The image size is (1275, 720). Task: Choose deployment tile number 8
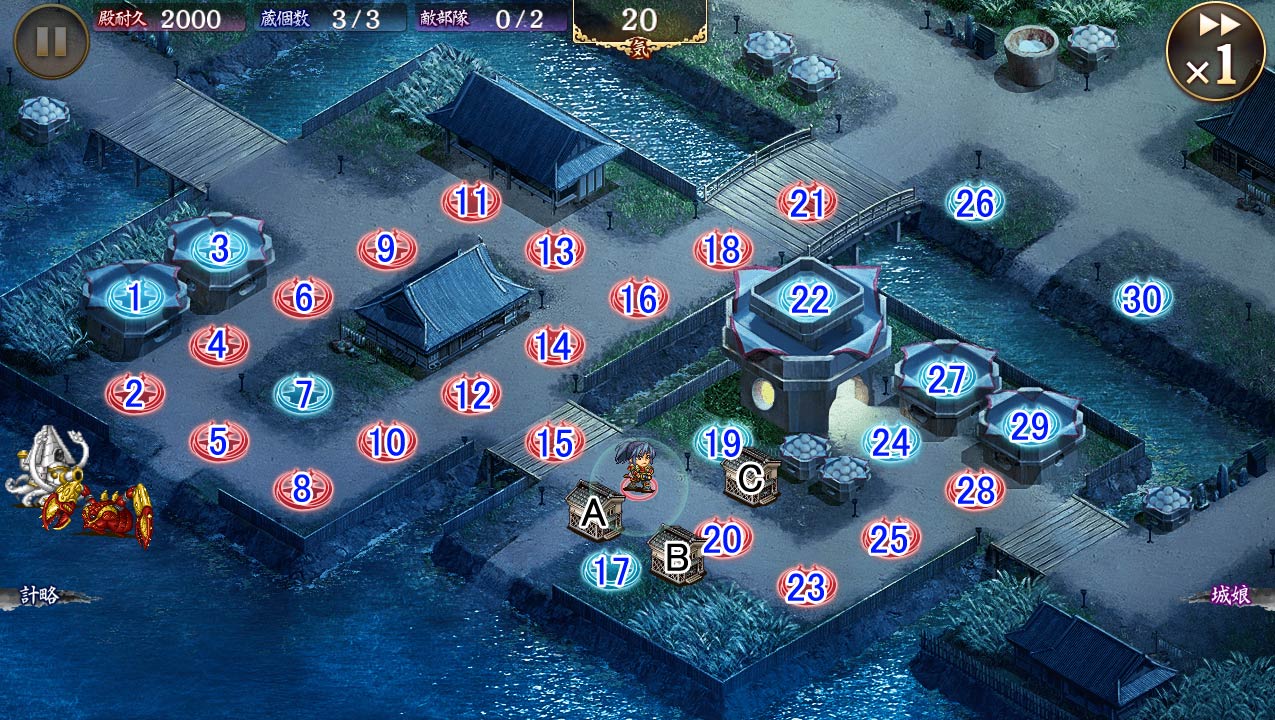click(303, 489)
